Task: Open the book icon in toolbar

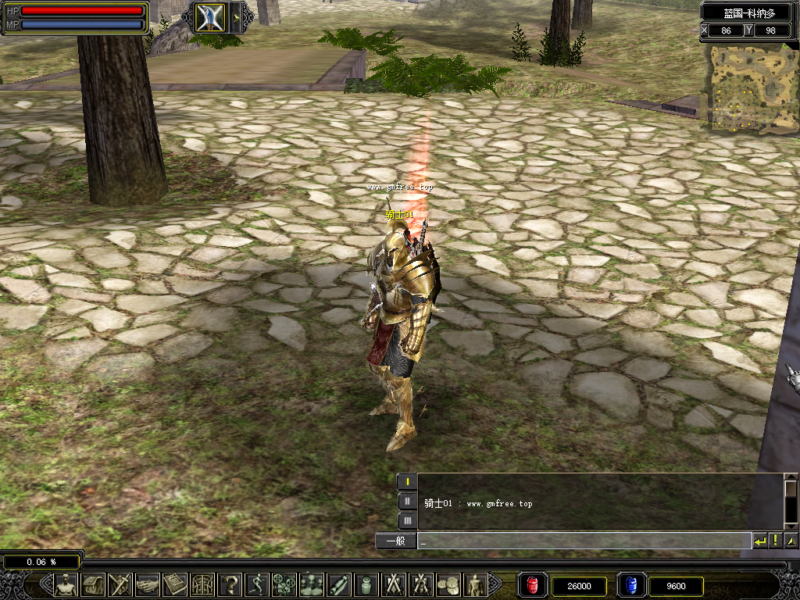Action: pyautogui.click(x=176, y=585)
